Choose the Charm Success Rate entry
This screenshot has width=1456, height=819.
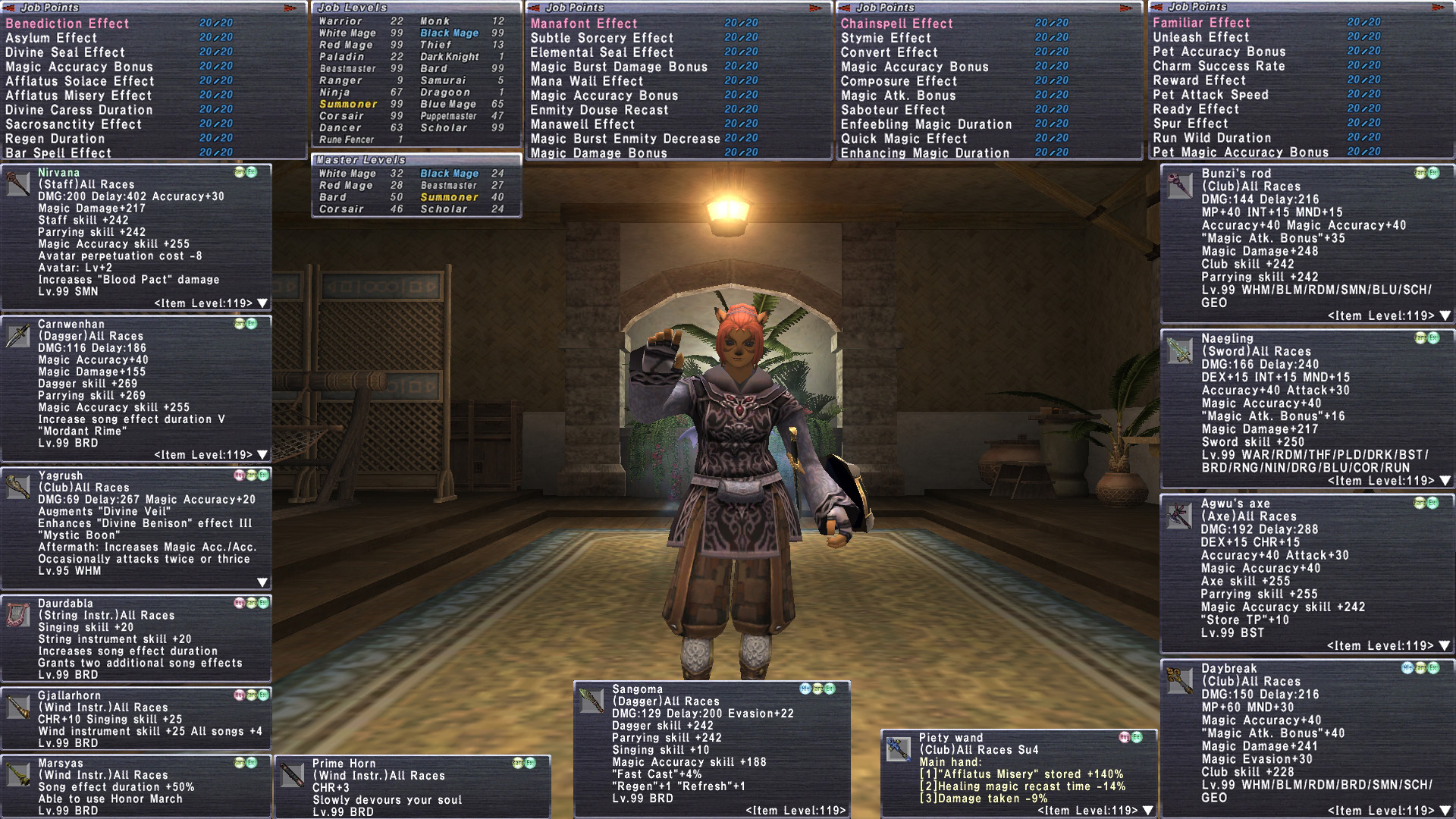tap(1219, 66)
